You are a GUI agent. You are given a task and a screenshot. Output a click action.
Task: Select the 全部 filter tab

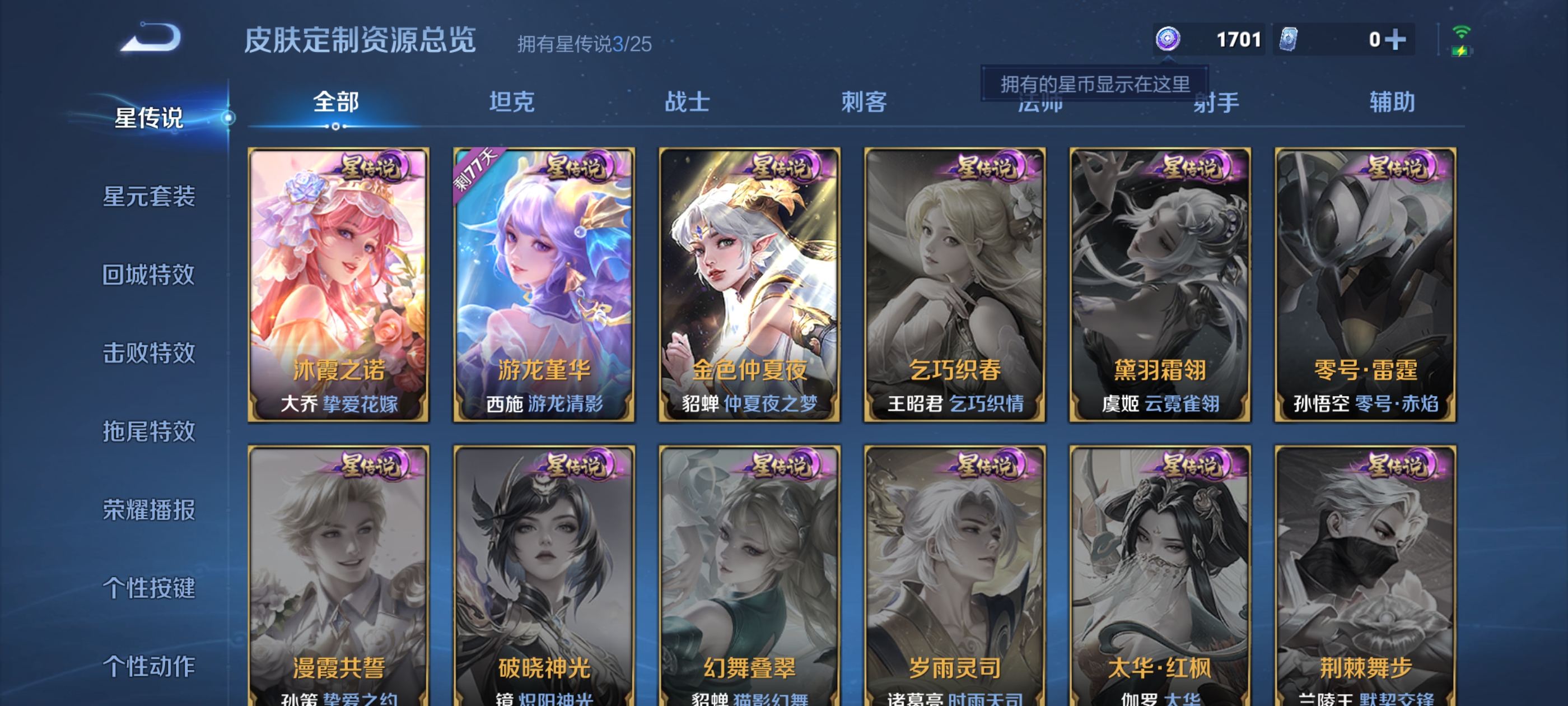(335, 103)
